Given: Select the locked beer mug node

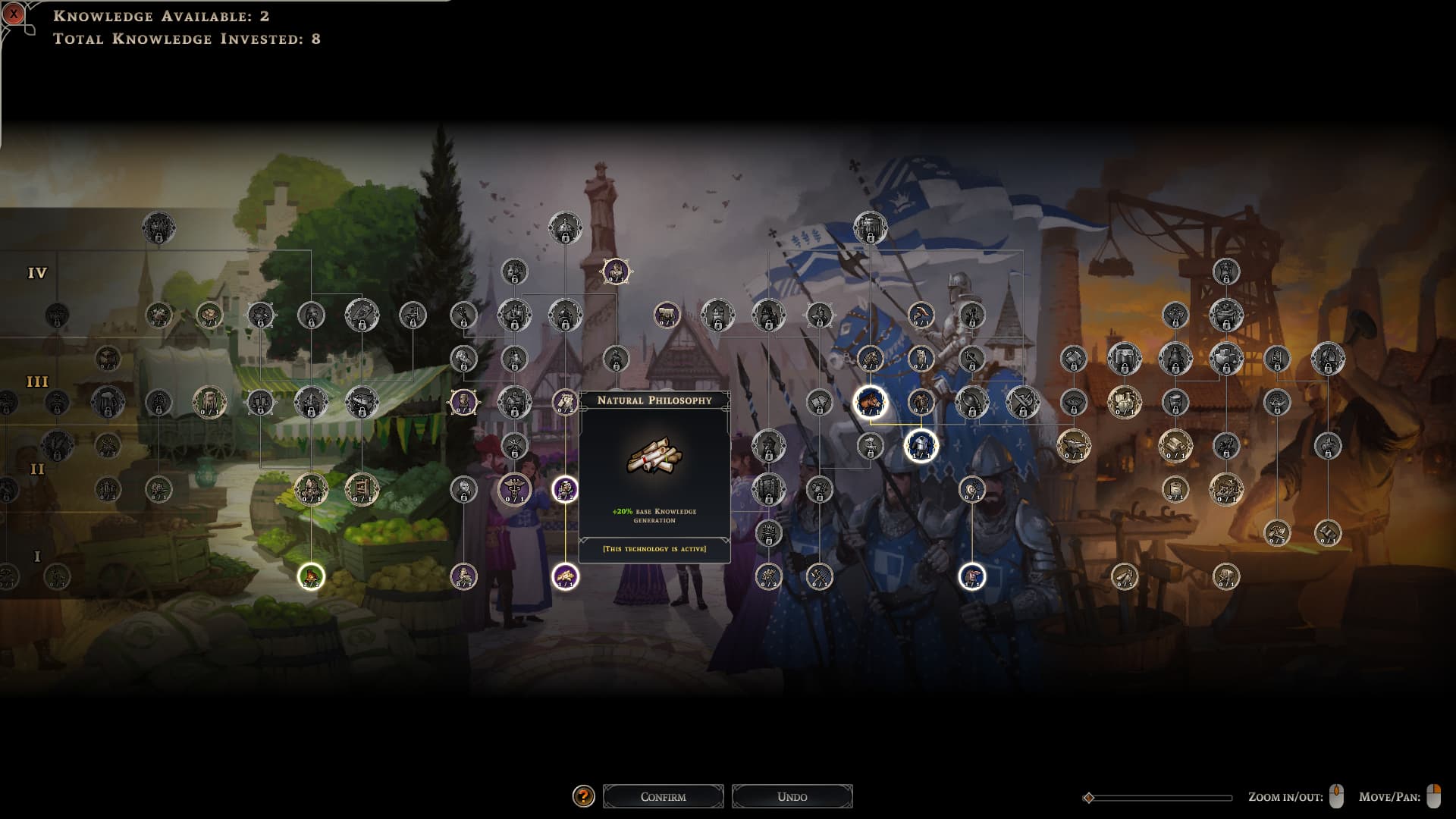Looking at the screenshot, I should [x=108, y=402].
